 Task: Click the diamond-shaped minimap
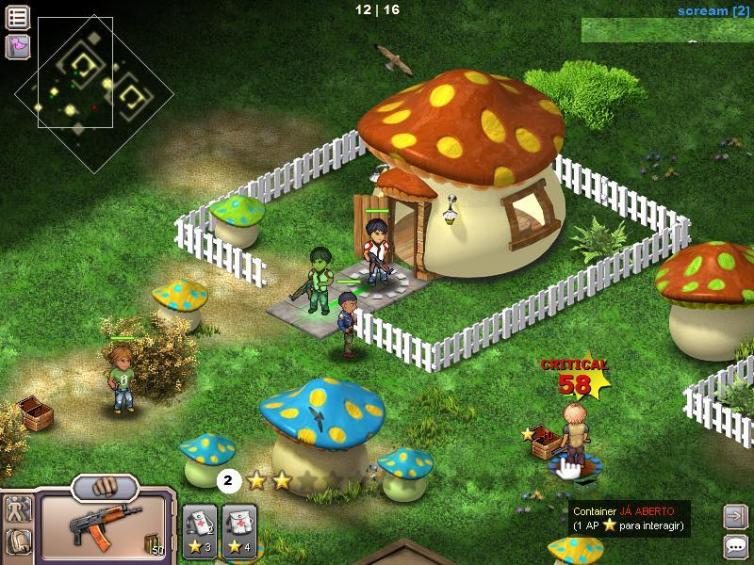tap(94, 94)
